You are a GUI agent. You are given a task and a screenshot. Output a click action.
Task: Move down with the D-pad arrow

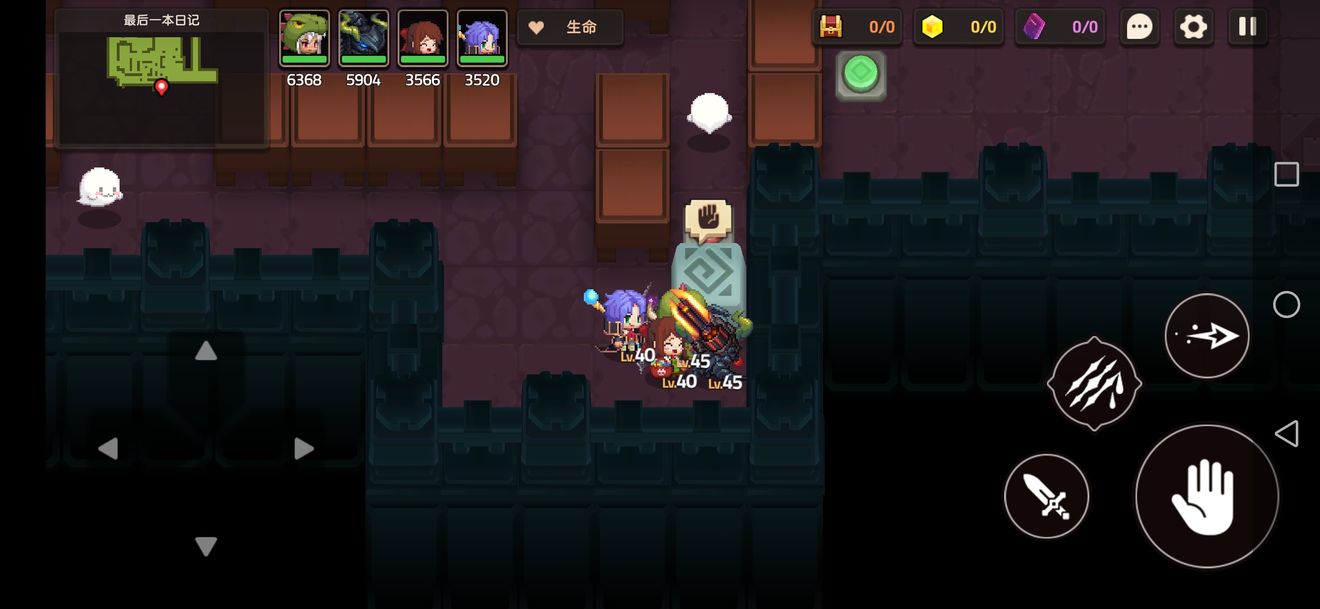(205, 546)
